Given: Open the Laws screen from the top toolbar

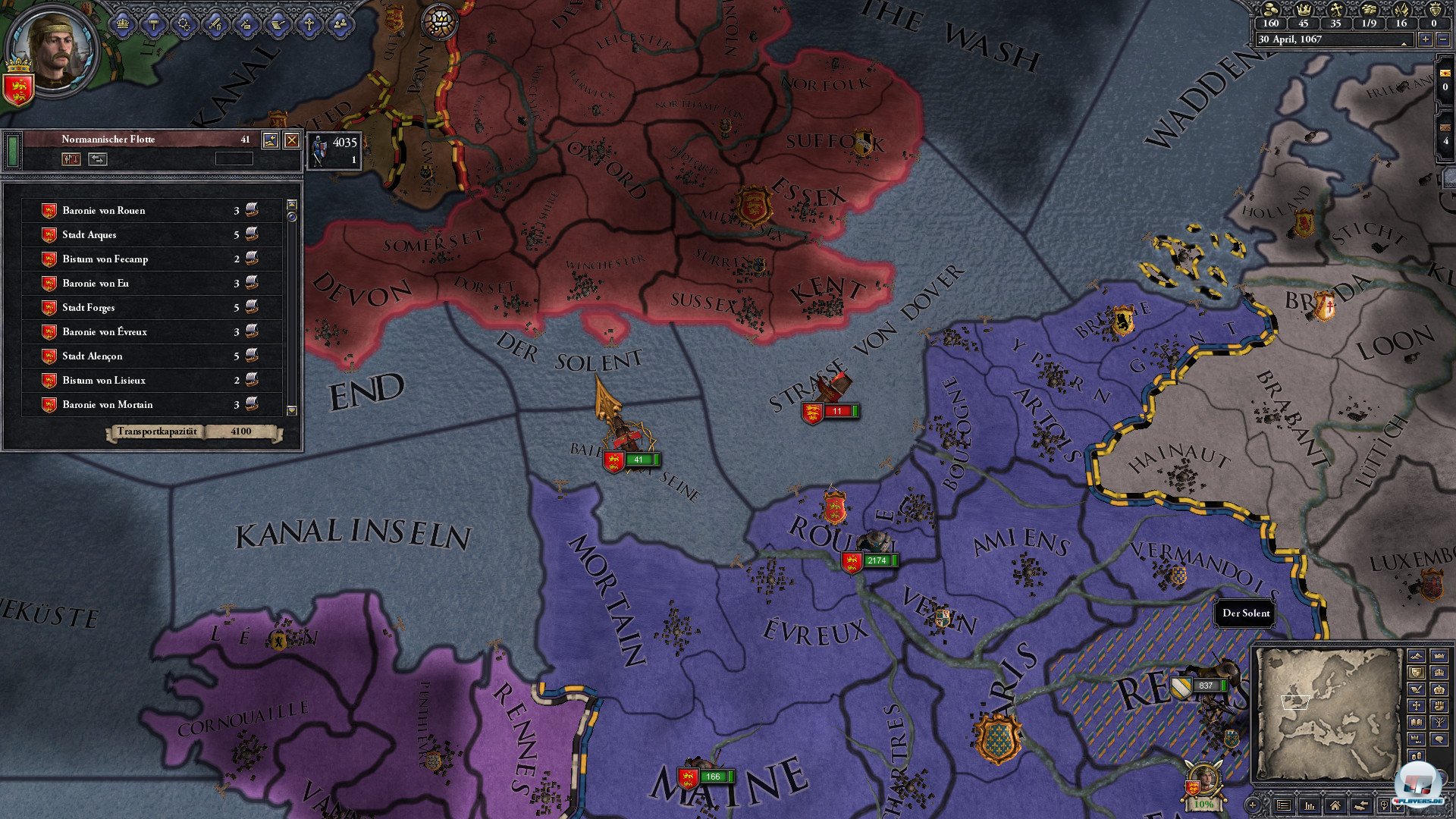Looking at the screenshot, I should (155, 24).
